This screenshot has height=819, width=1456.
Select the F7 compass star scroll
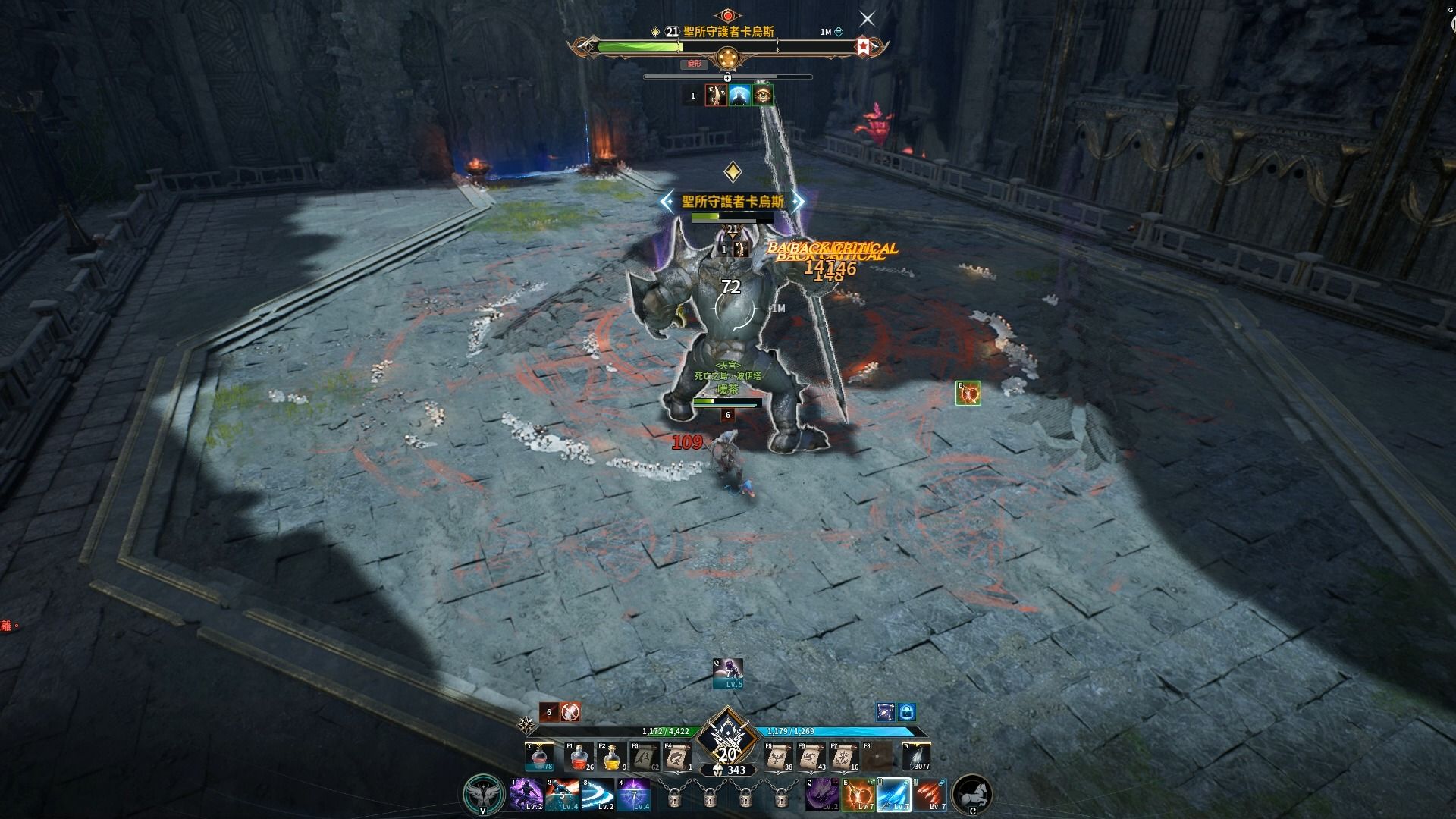click(x=844, y=757)
